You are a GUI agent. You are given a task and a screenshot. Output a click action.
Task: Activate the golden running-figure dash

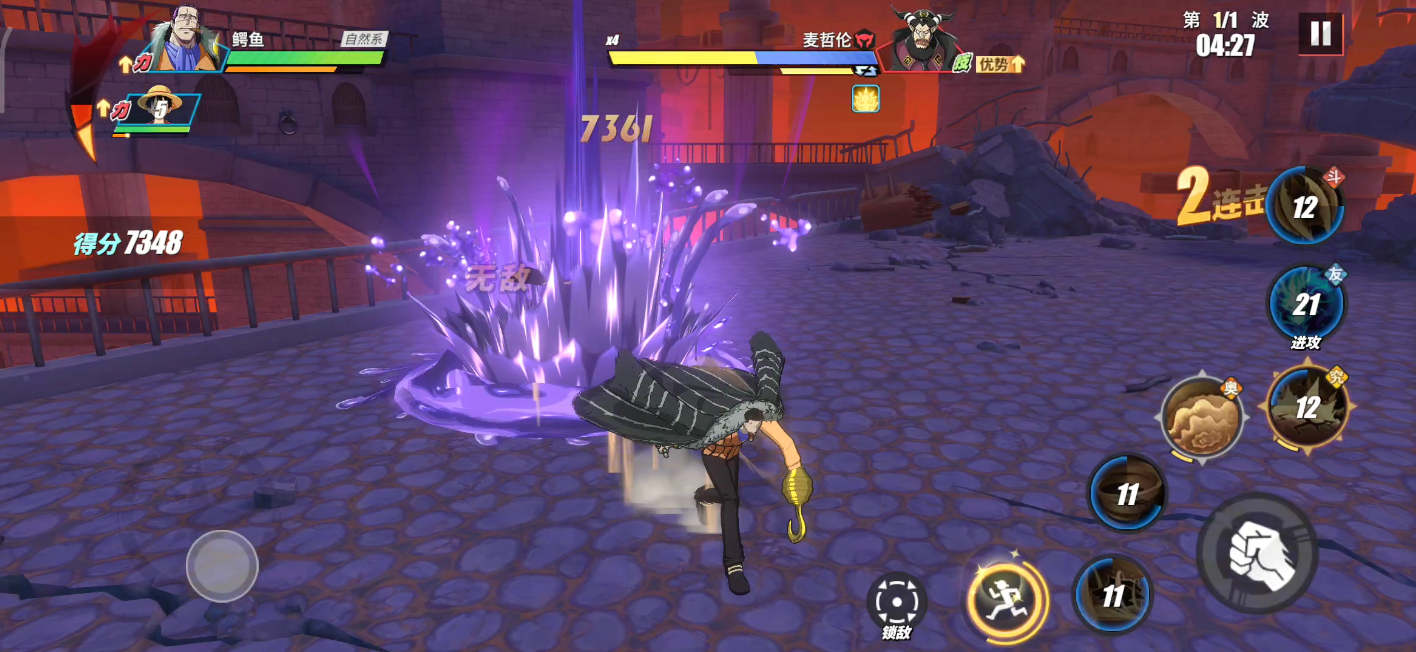[1006, 599]
